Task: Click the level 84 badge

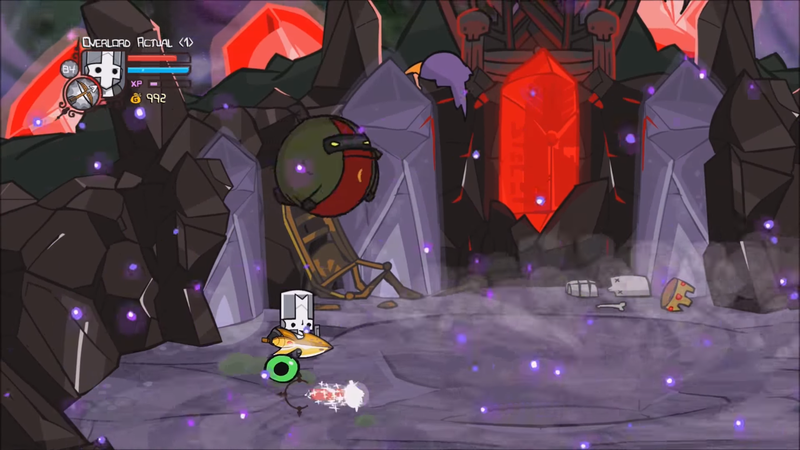Action: click(69, 69)
